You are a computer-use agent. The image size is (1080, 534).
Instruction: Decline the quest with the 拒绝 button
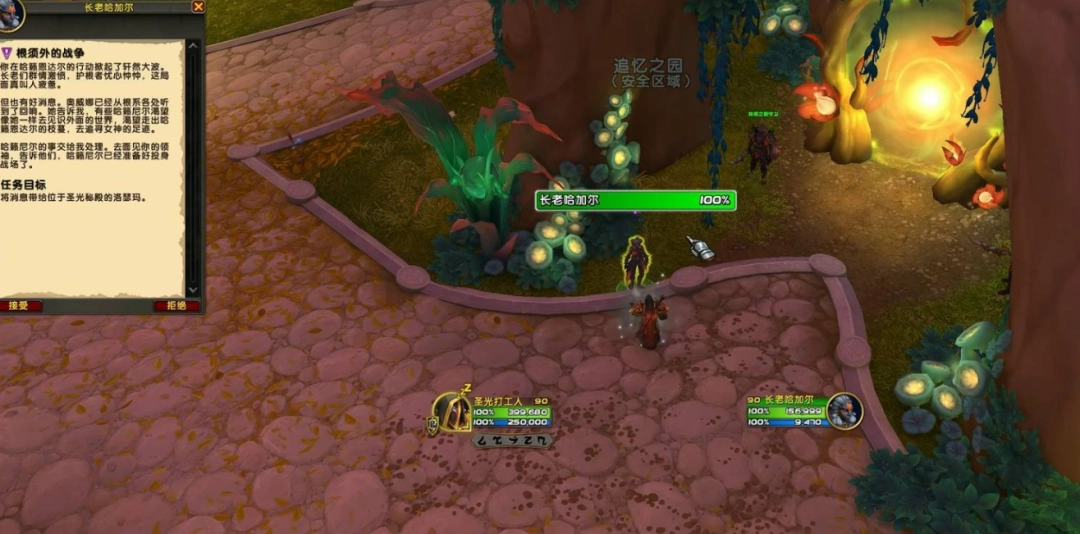pyautogui.click(x=176, y=306)
